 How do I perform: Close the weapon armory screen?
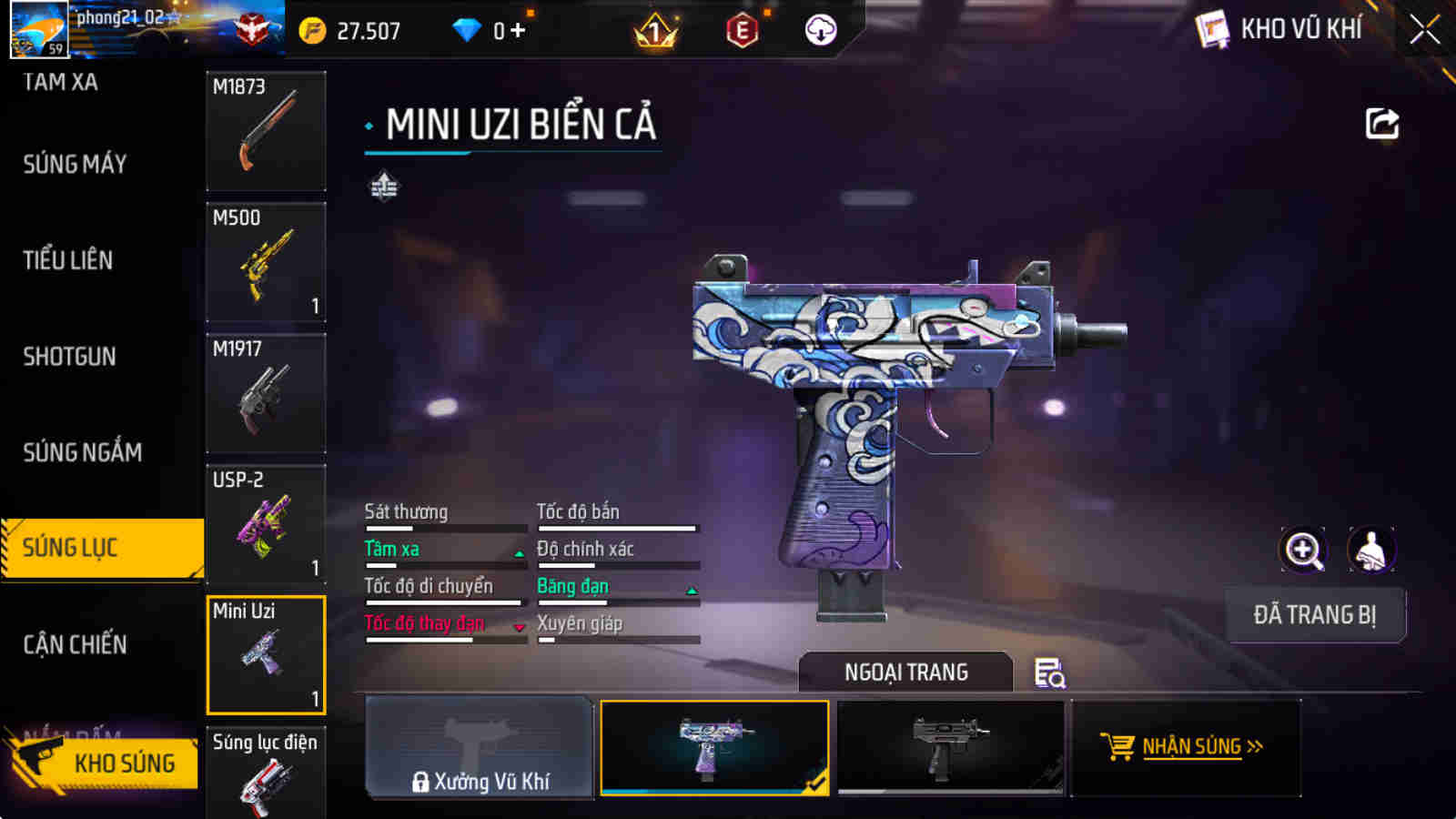coord(1424,30)
